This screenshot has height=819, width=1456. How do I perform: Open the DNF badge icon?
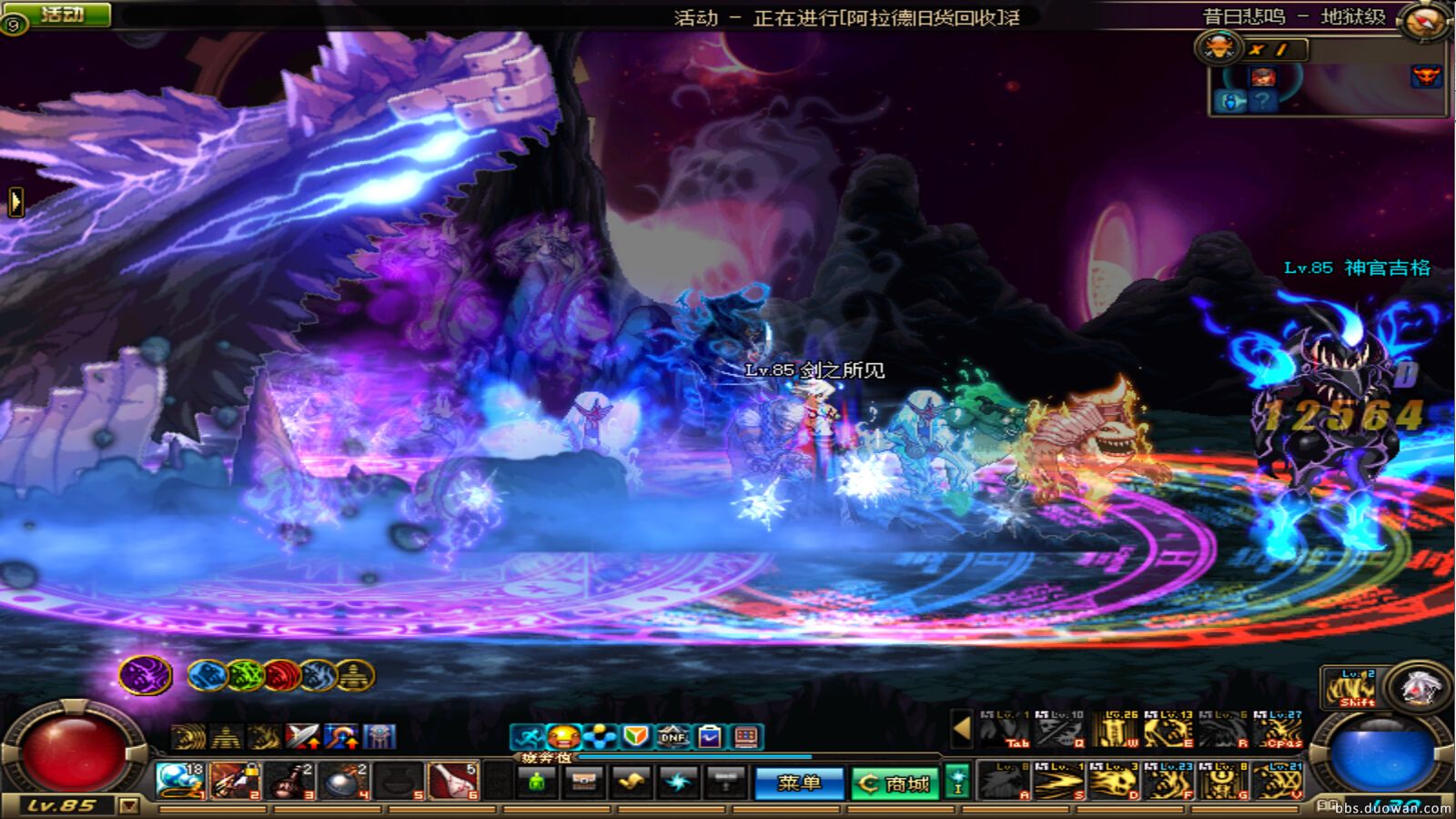672,736
